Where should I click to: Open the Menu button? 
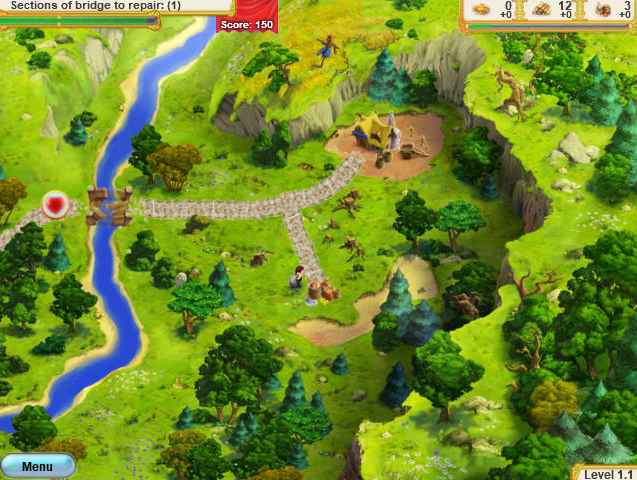point(37,466)
